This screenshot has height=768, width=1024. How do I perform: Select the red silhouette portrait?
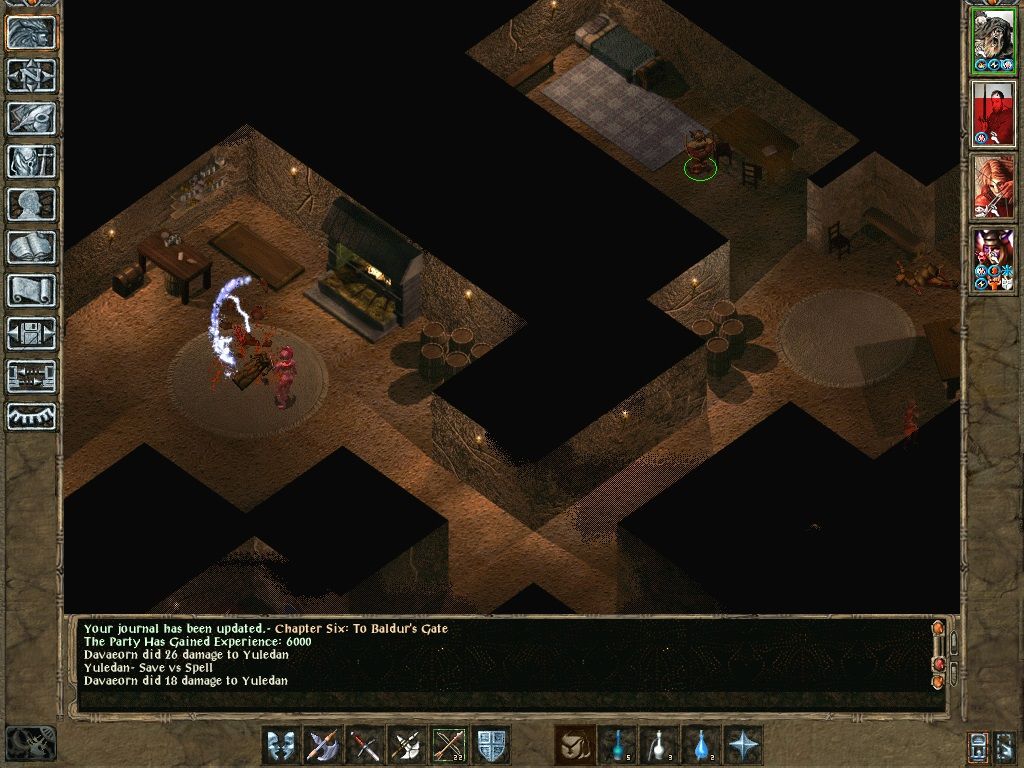pyautogui.click(x=993, y=113)
